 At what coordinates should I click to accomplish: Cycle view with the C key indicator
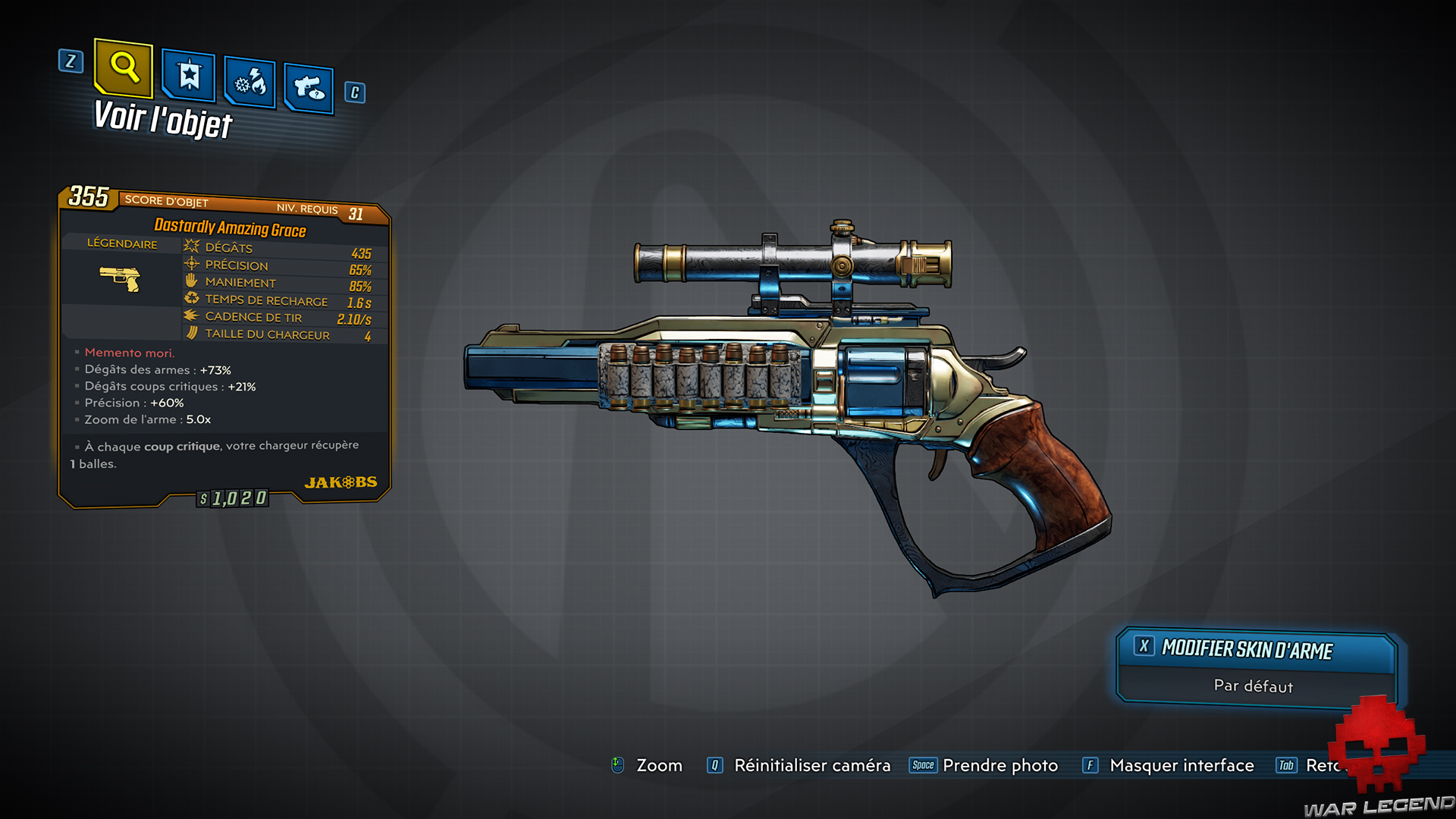(x=353, y=93)
